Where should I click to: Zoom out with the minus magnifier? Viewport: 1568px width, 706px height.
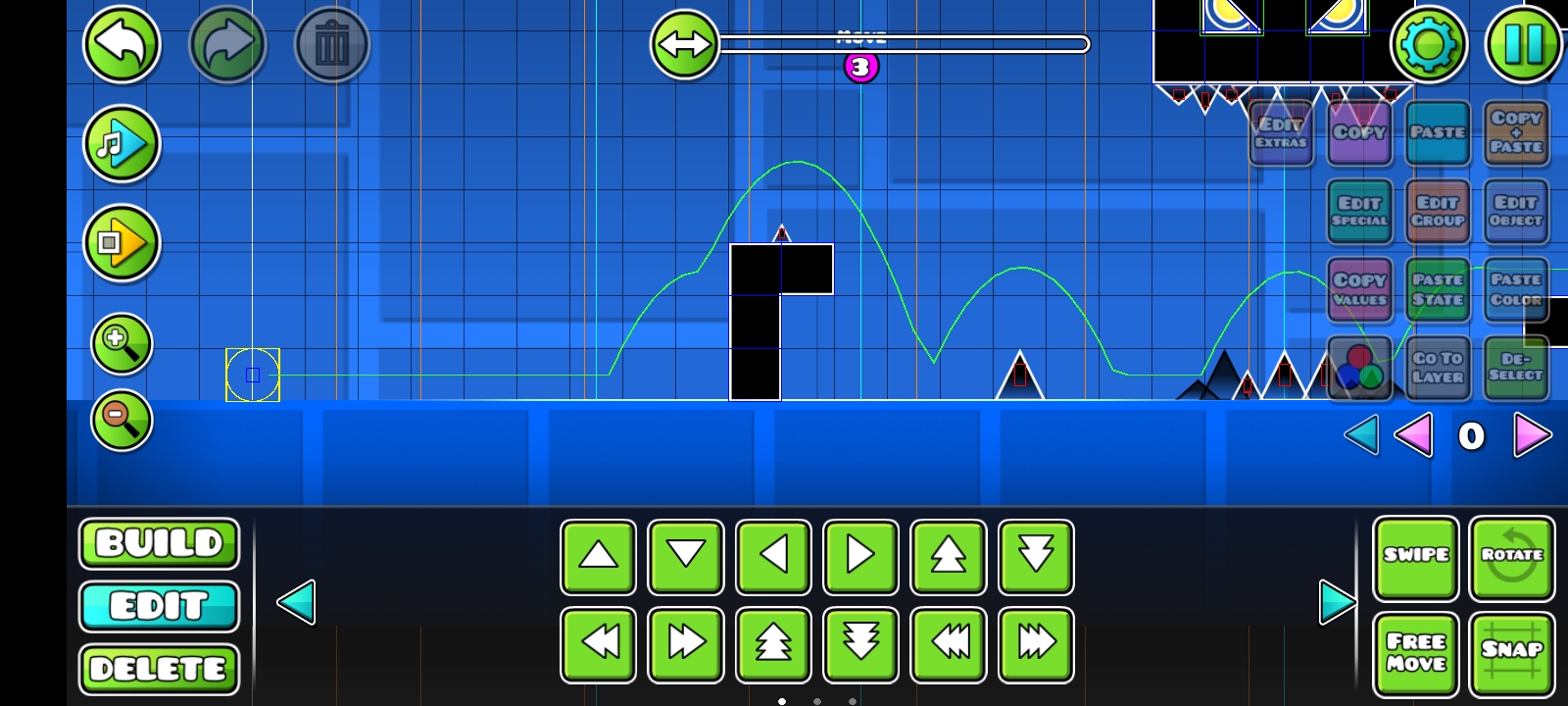122,420
